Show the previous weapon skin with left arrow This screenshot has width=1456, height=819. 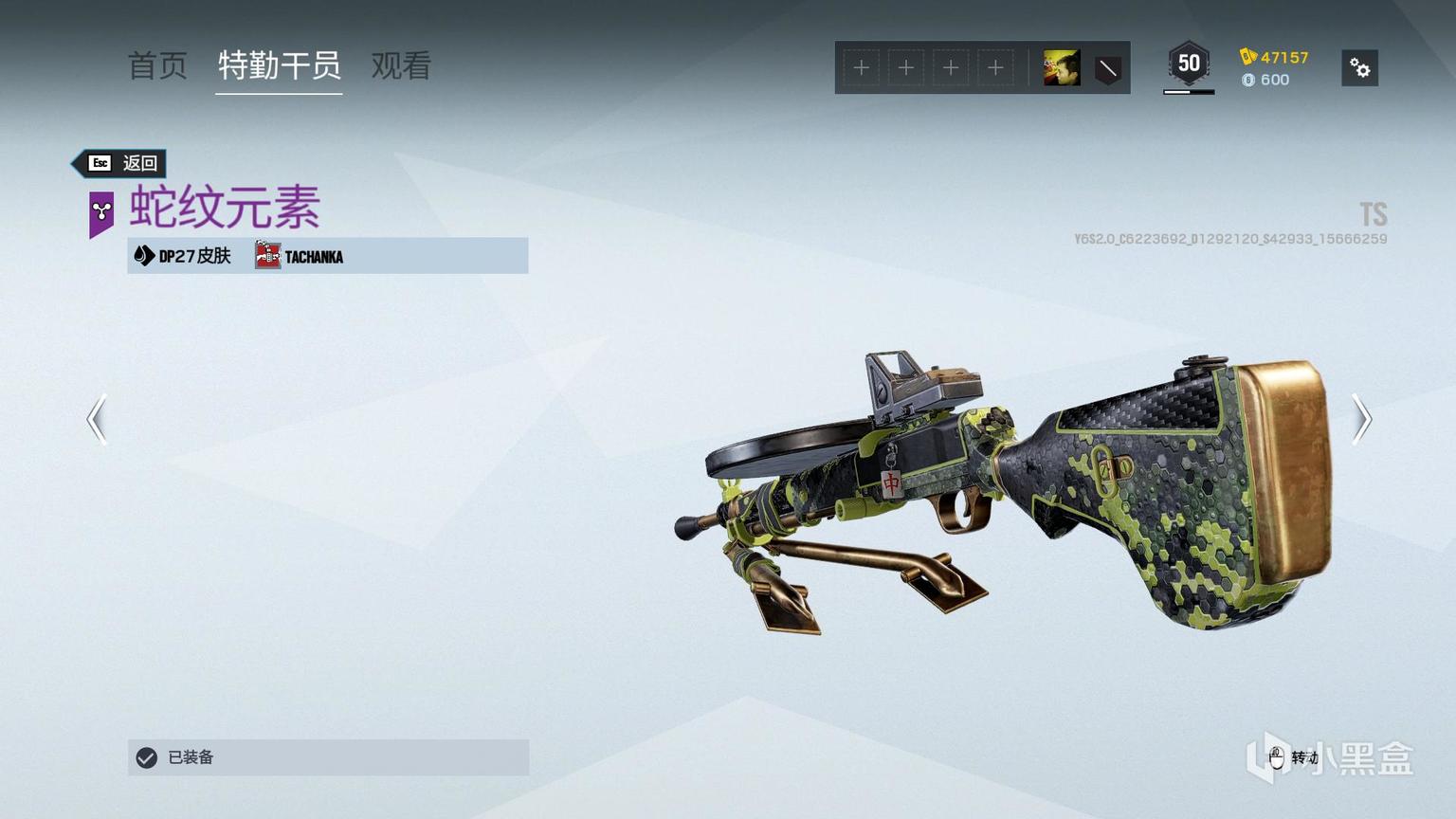point(97,419)
